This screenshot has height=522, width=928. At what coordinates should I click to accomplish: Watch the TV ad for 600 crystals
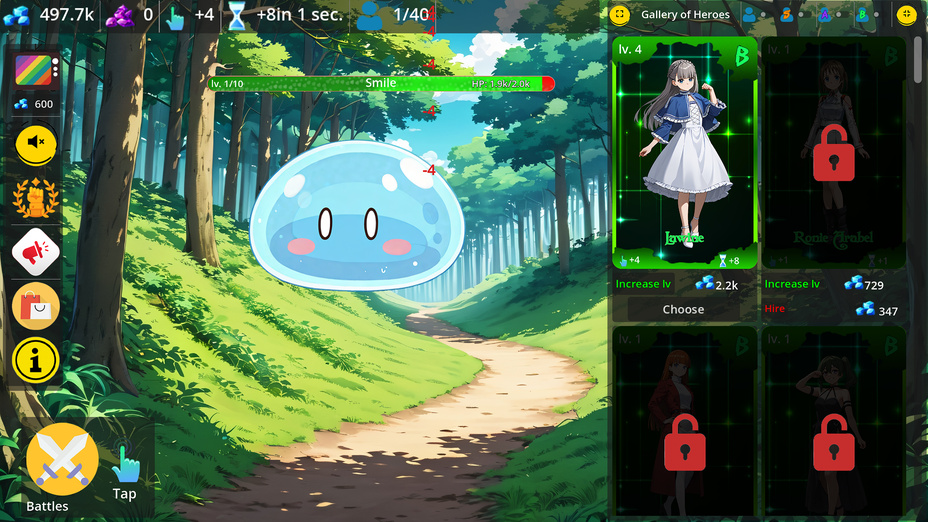tap(36, 71)
